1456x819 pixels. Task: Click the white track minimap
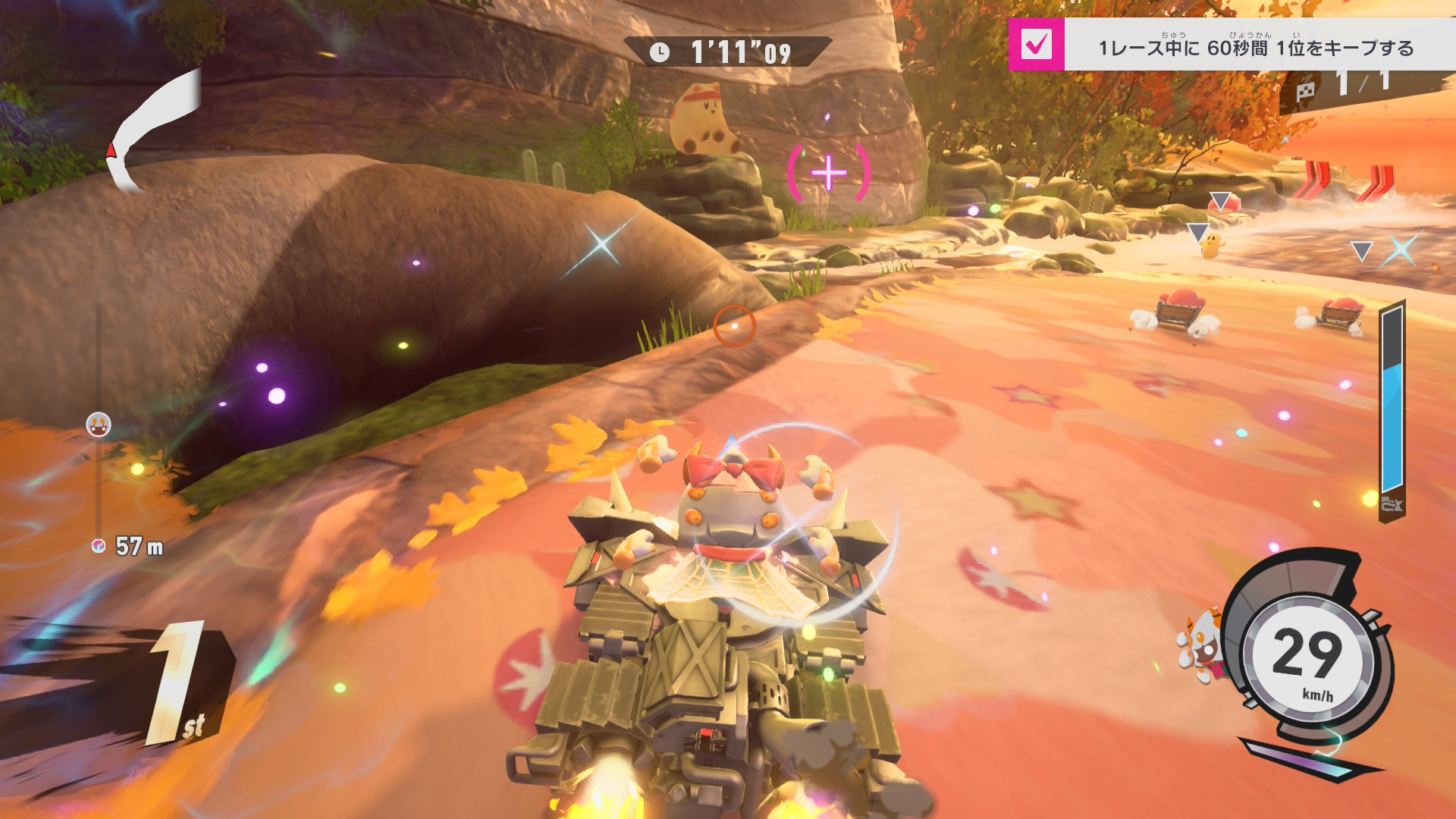(154, 130)
